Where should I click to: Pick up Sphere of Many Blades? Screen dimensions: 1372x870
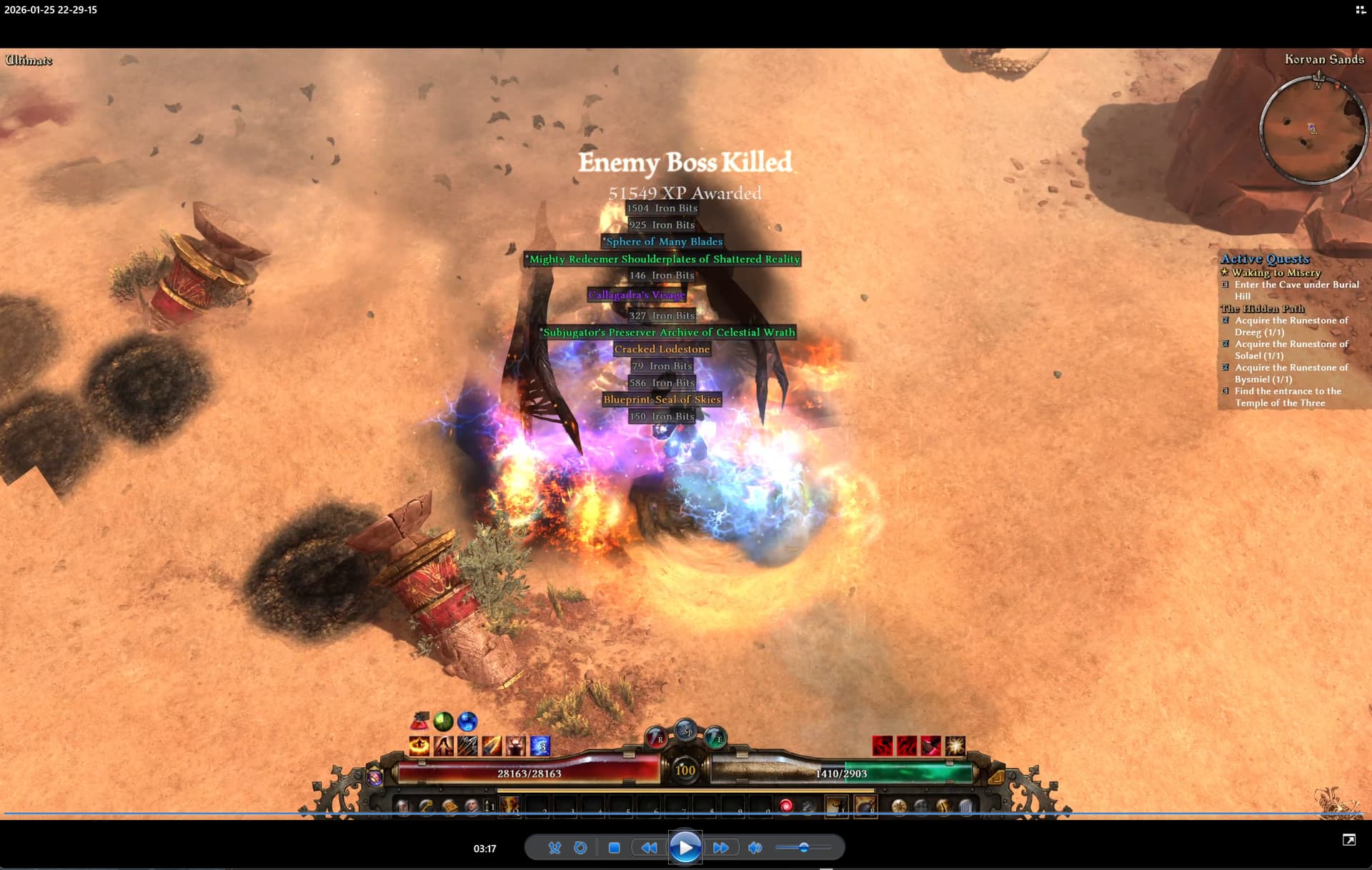[x=663, y=242]
